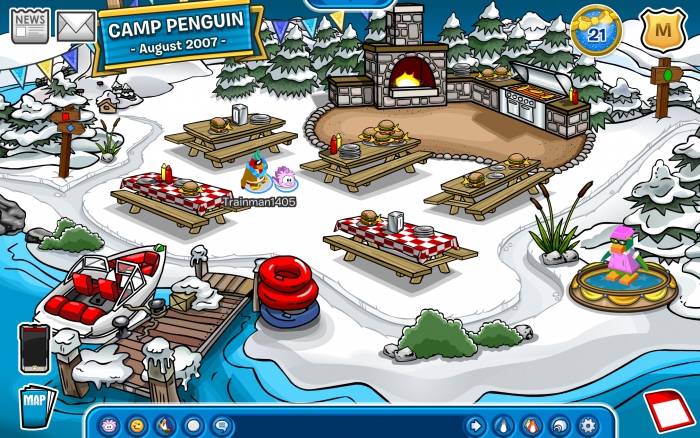The width and height of the screenshot is (700, 438).
Task: Open the chat speech bubble menu
Action: [222, 424]
